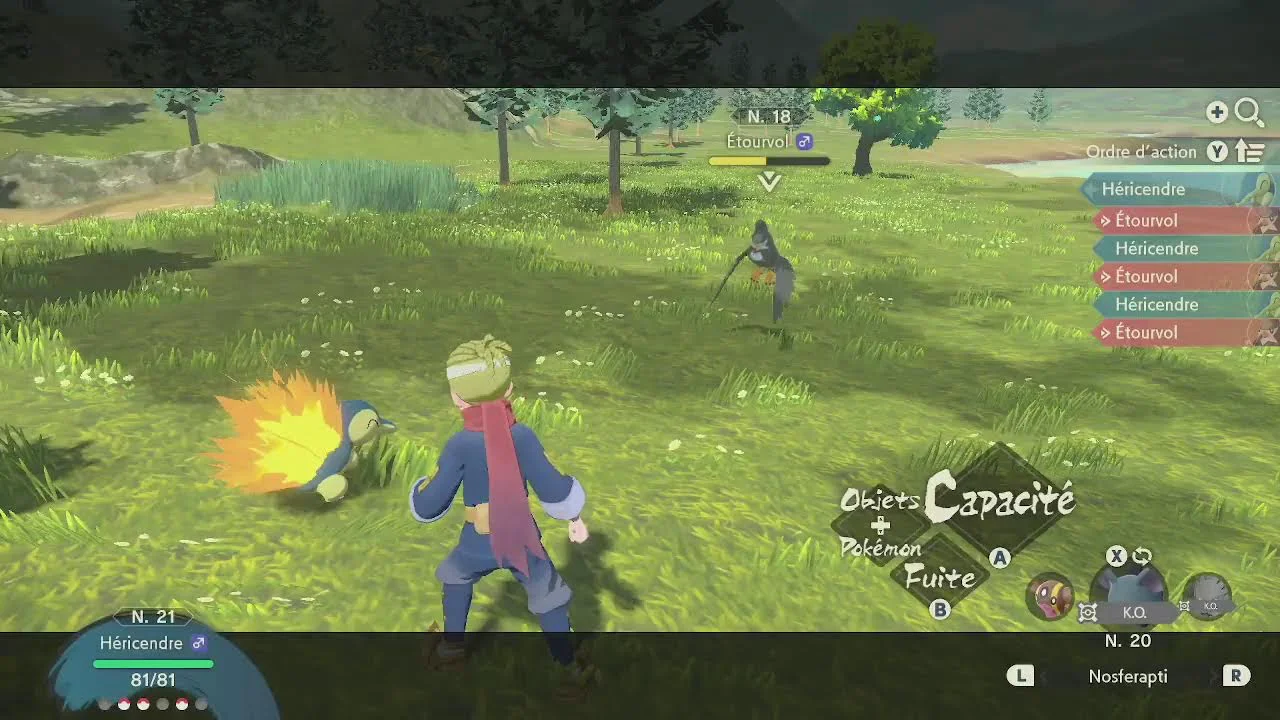1280x720 pixels.
Task: Click the Nosferapti name in party selector
Action: (1127, 677)
